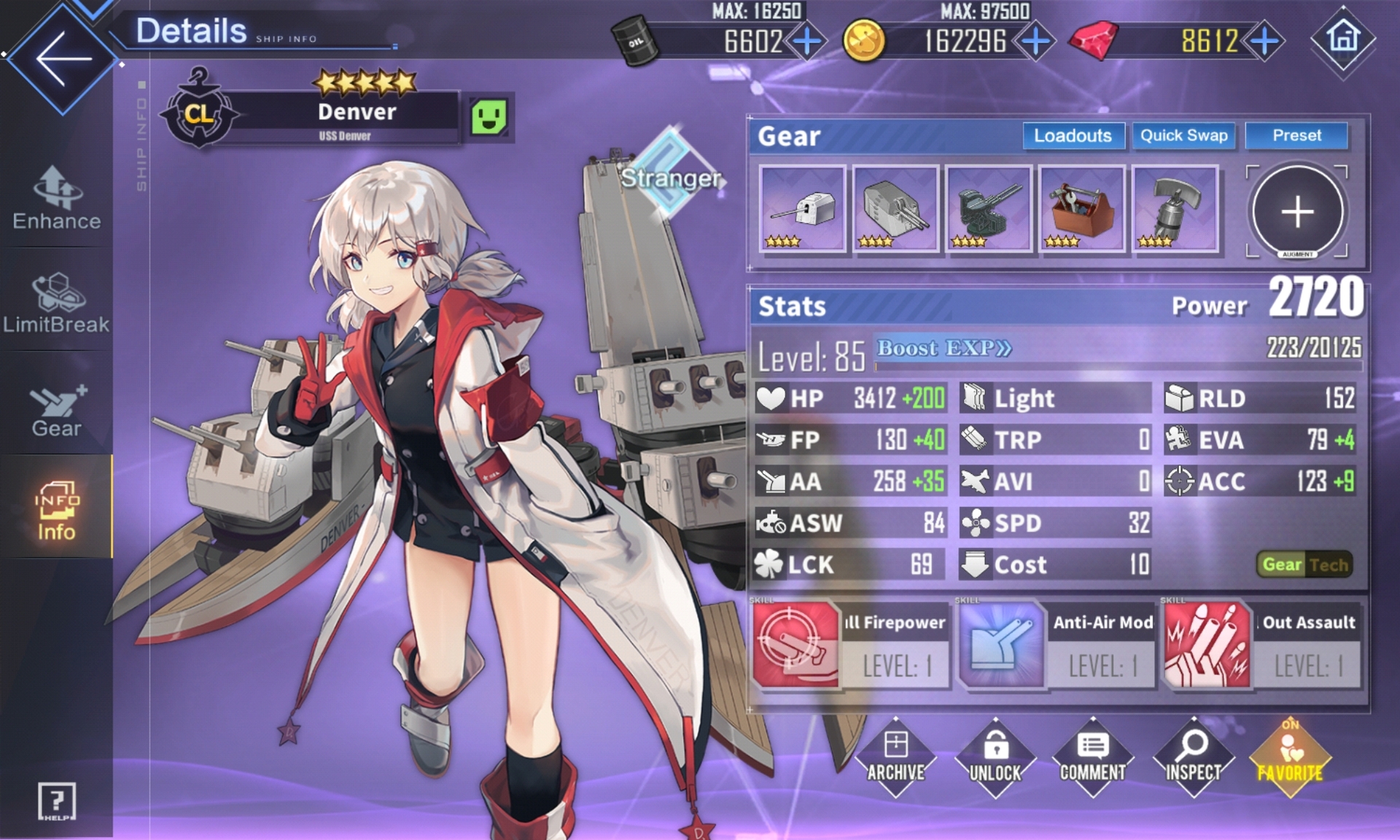Viewport: 1400px width, 840px height.
Task: Toggle the Unlock padlock button
Action: coord(995,758)
